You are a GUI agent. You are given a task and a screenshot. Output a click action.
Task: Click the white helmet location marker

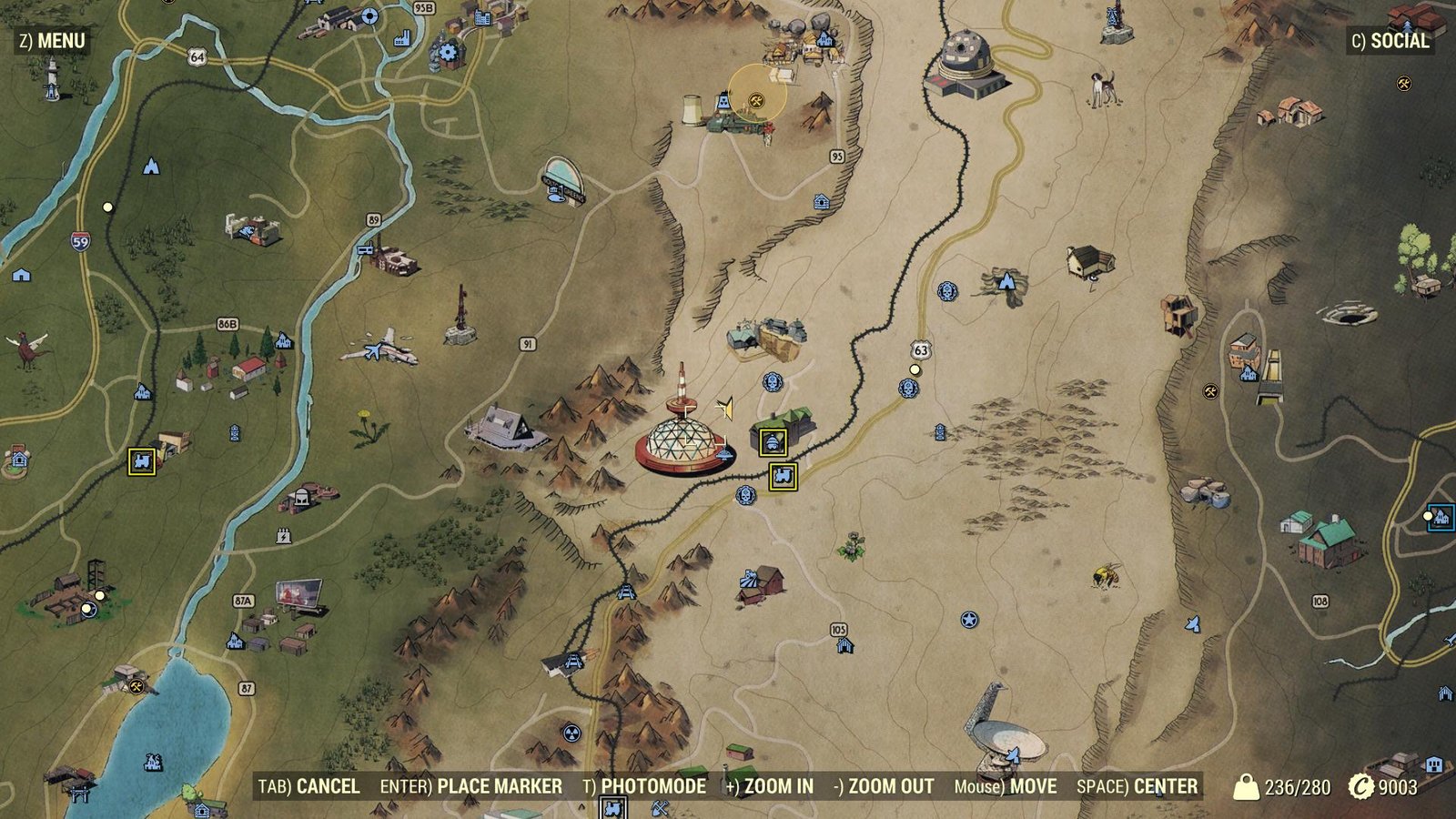point(301,500)
